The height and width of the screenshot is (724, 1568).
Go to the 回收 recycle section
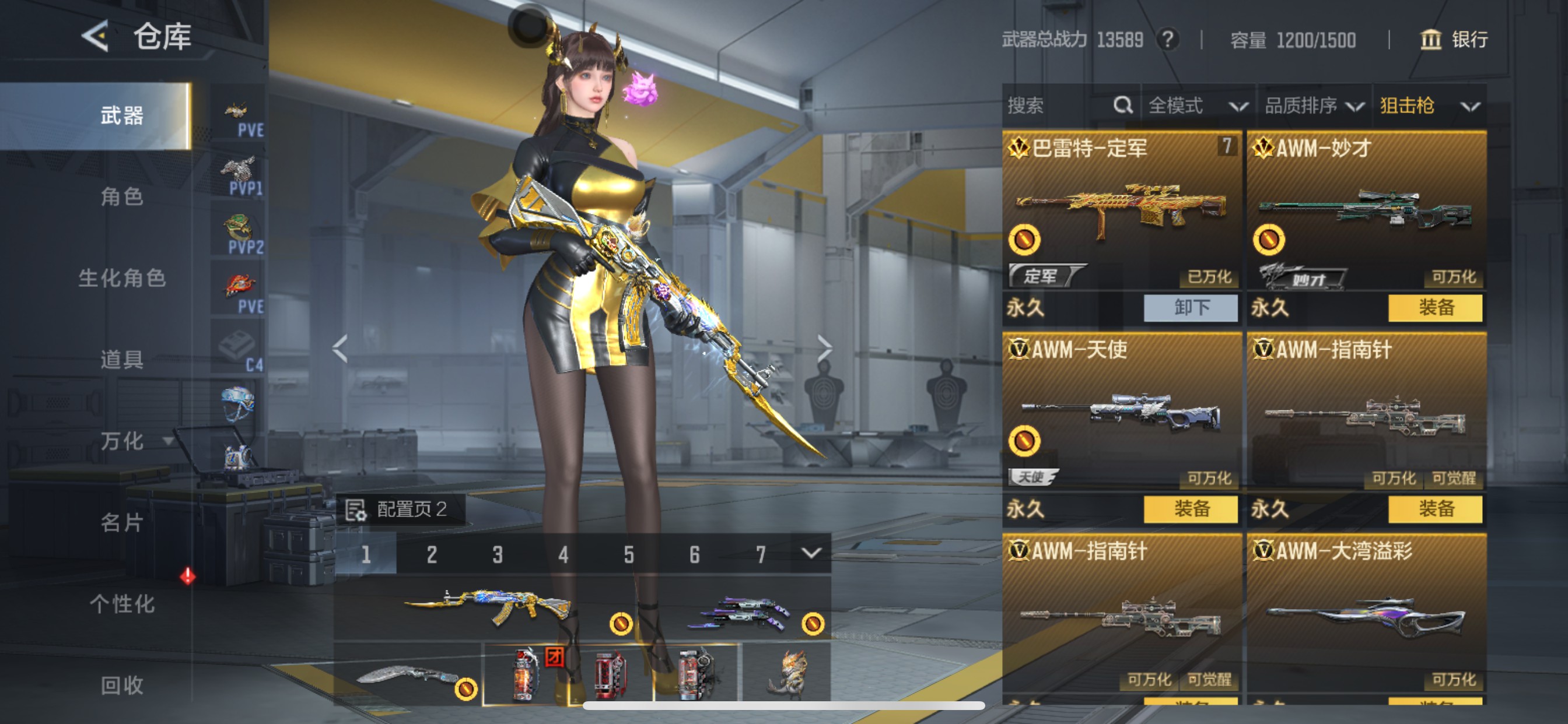pos(122,685)
